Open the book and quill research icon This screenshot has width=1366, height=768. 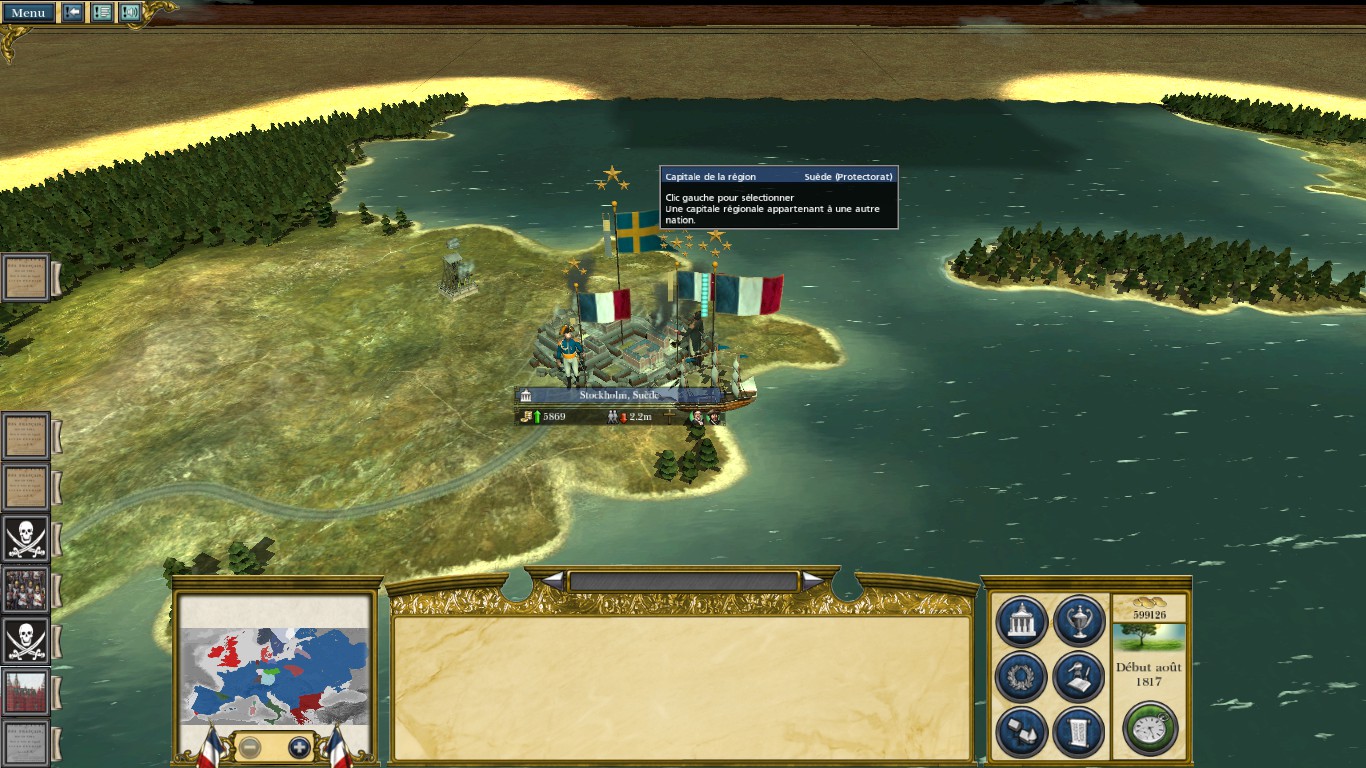[x=1078, y=677]
